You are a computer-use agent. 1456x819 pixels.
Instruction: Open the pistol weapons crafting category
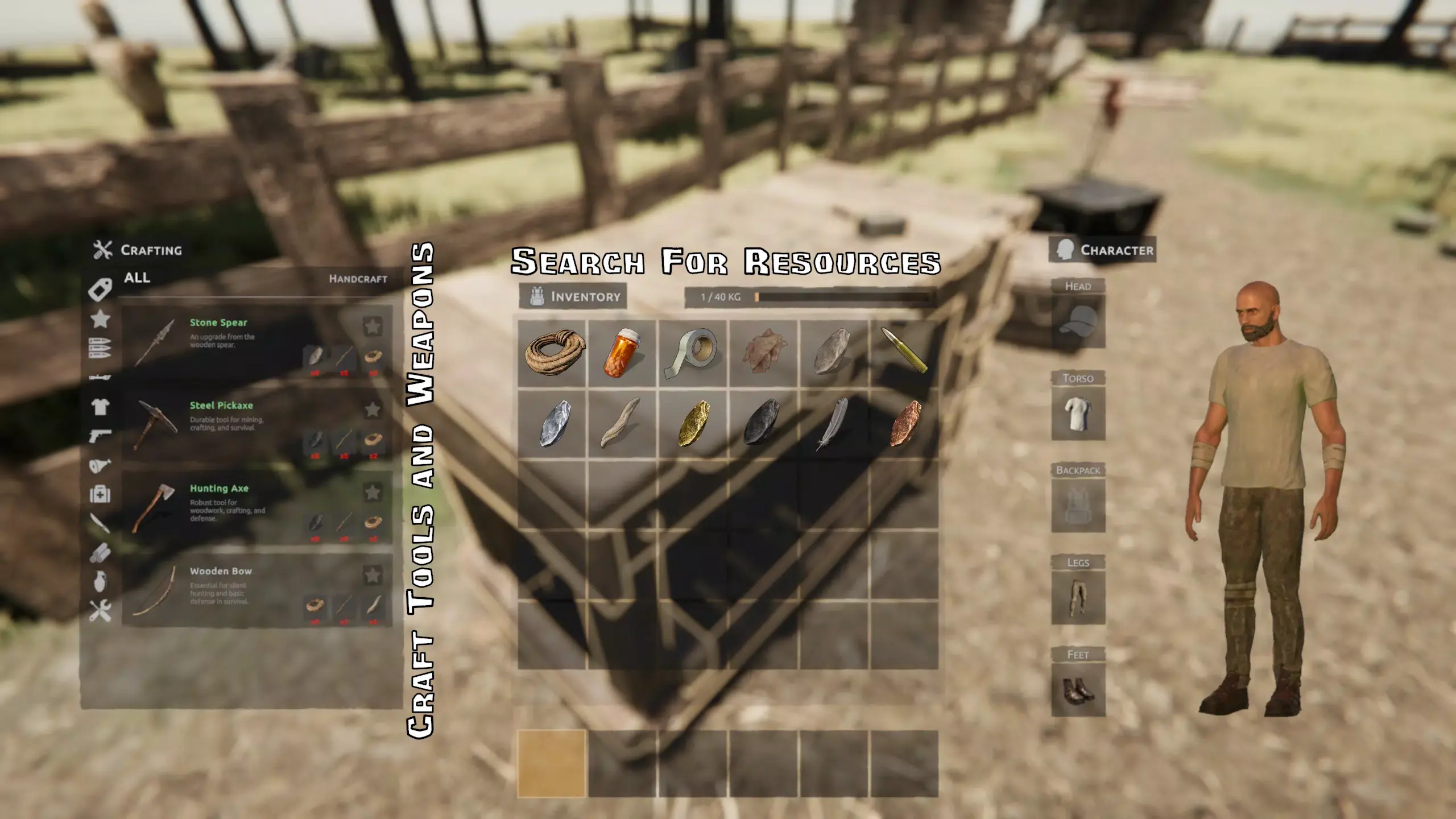pyautogui.click(x=100, y=436)
